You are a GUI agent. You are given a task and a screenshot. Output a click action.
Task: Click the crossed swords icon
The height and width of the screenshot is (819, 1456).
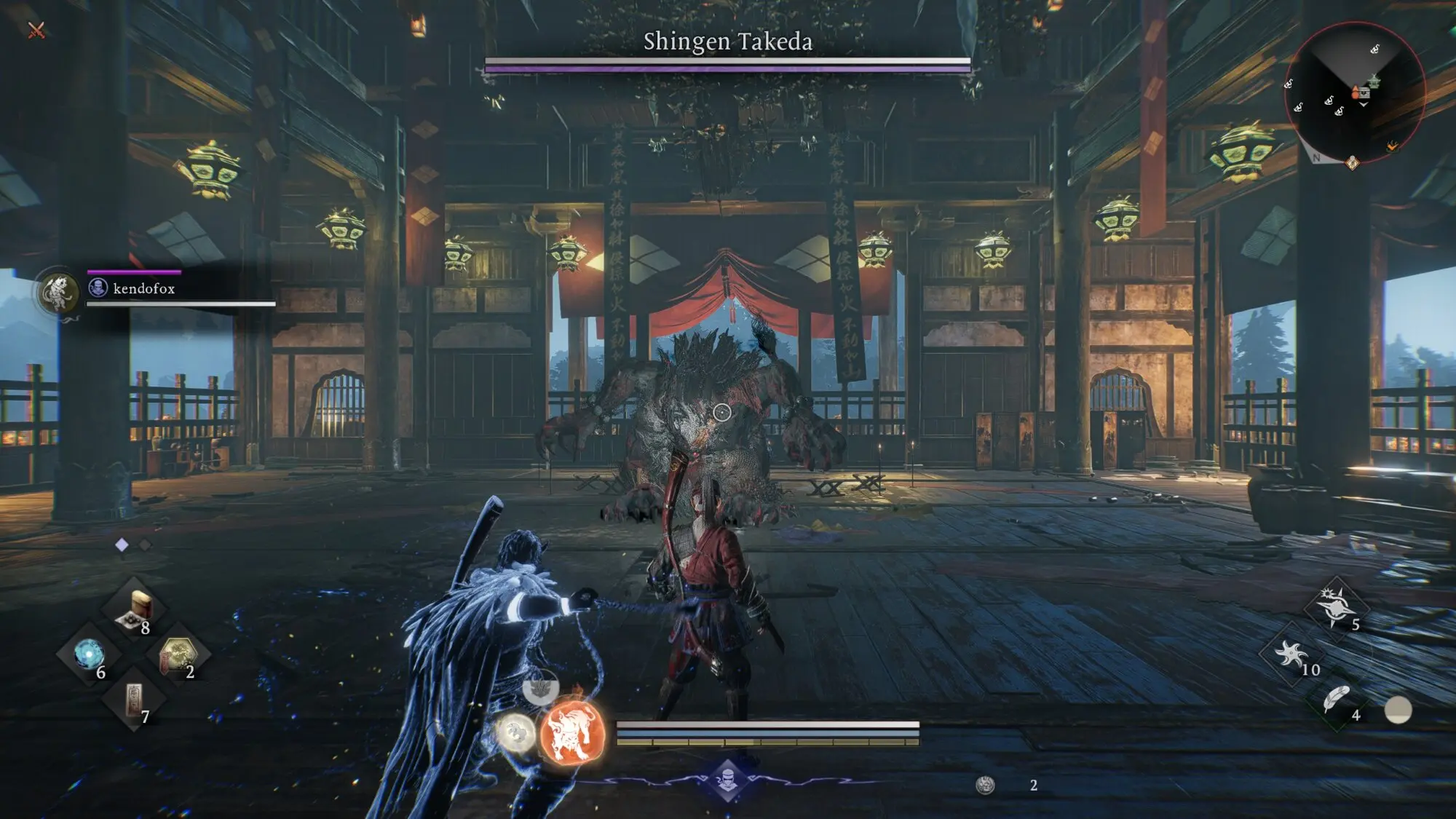click(x=36, y=30)
